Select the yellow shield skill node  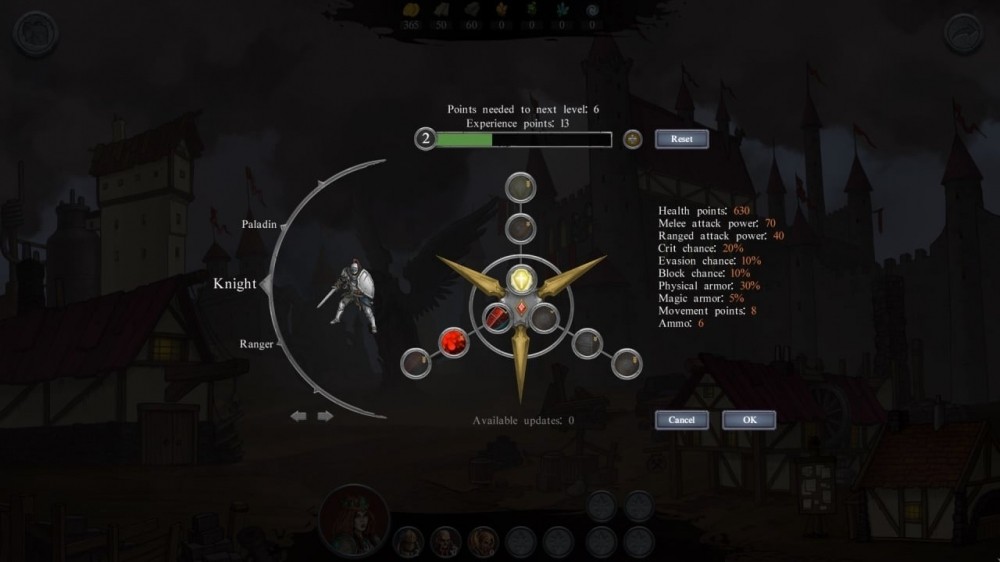(520, 278)
